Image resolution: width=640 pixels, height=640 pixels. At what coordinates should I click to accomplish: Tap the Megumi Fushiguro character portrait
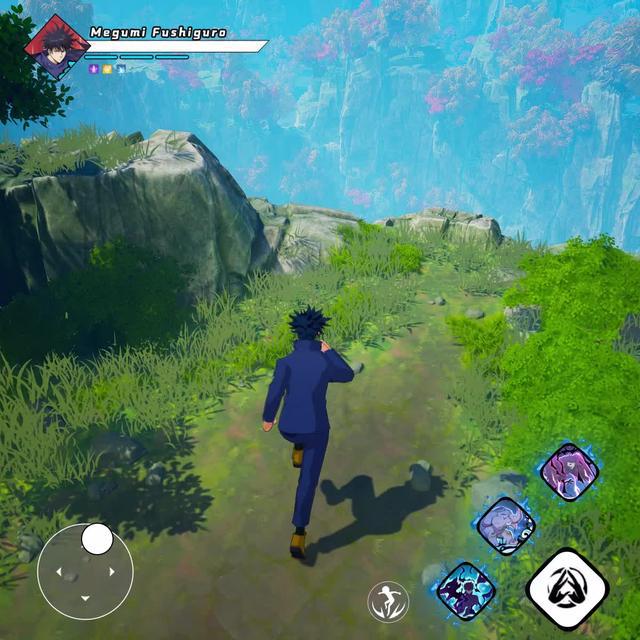click(x=57, y=46)
